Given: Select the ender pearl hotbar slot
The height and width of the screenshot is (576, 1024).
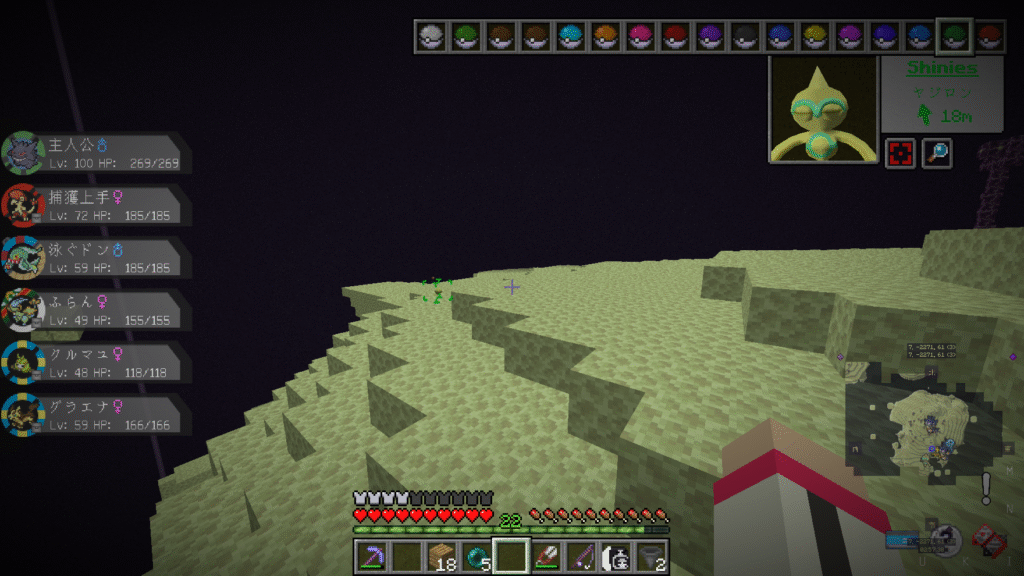Looking at the screenshot, I should [478, 556].
